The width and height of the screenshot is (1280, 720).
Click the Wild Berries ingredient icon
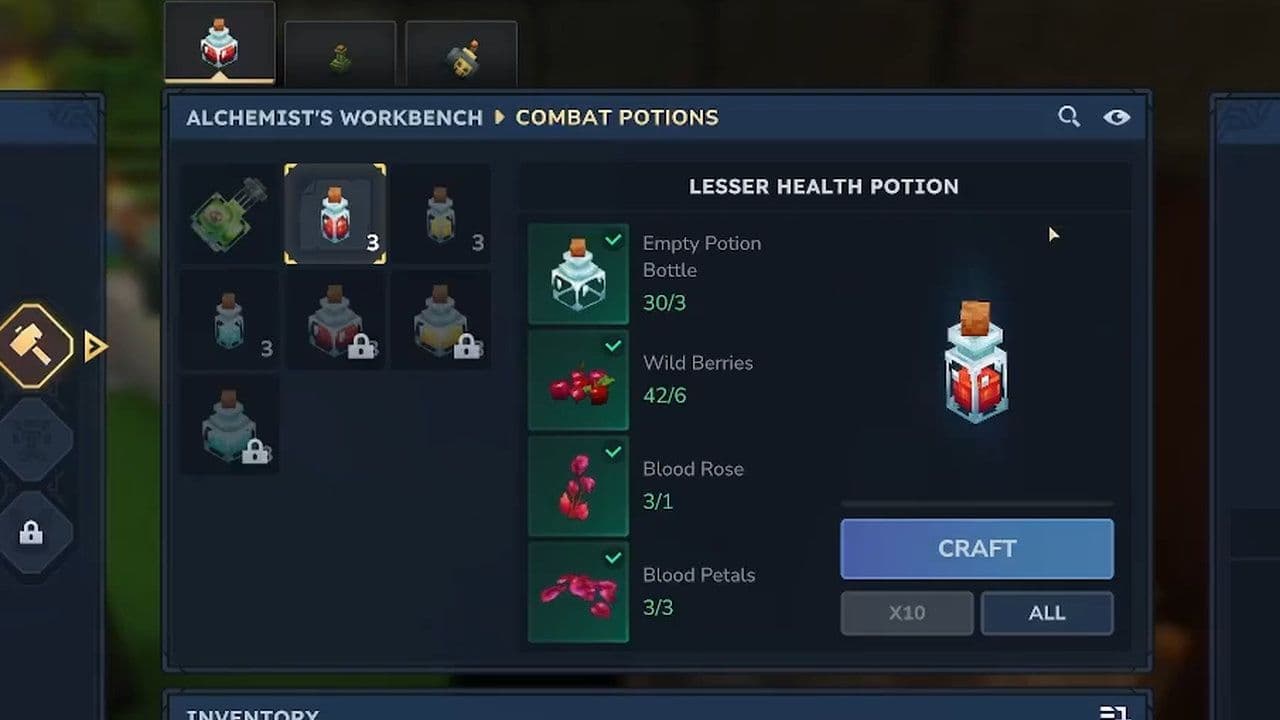tap(578, 381)
